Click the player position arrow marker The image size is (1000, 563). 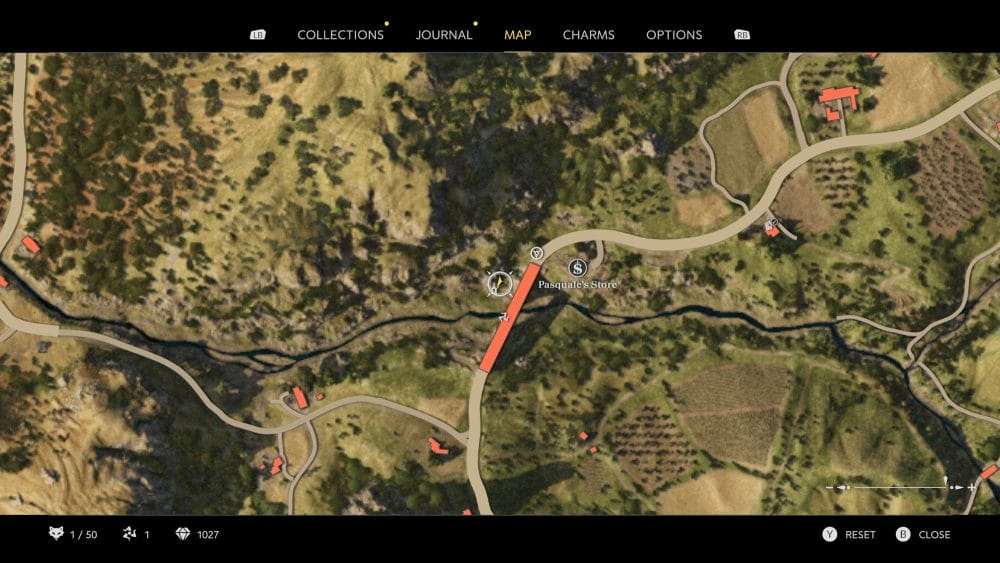[498, 284]
